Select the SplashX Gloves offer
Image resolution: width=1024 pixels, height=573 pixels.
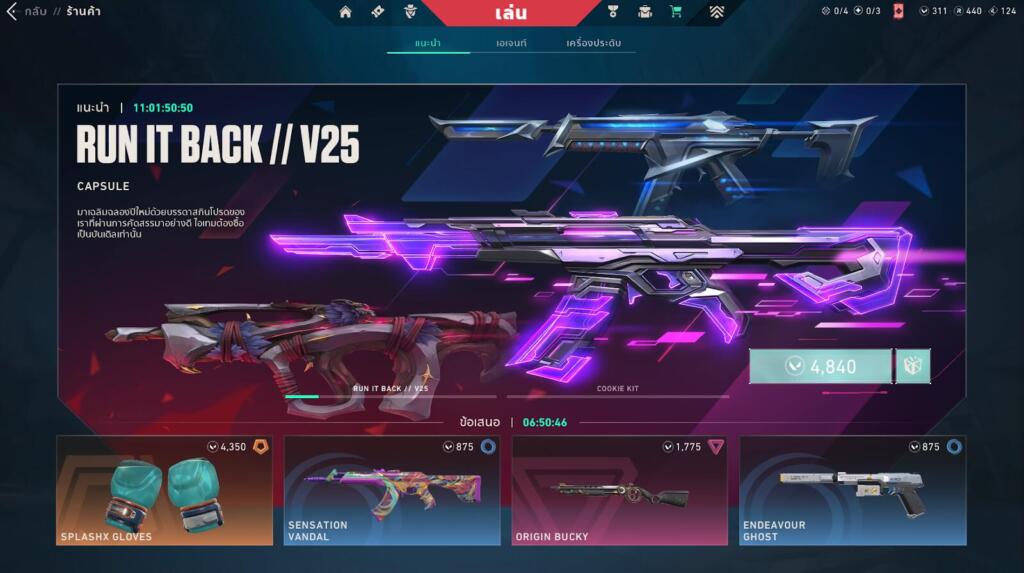click(x=164, y=490)
